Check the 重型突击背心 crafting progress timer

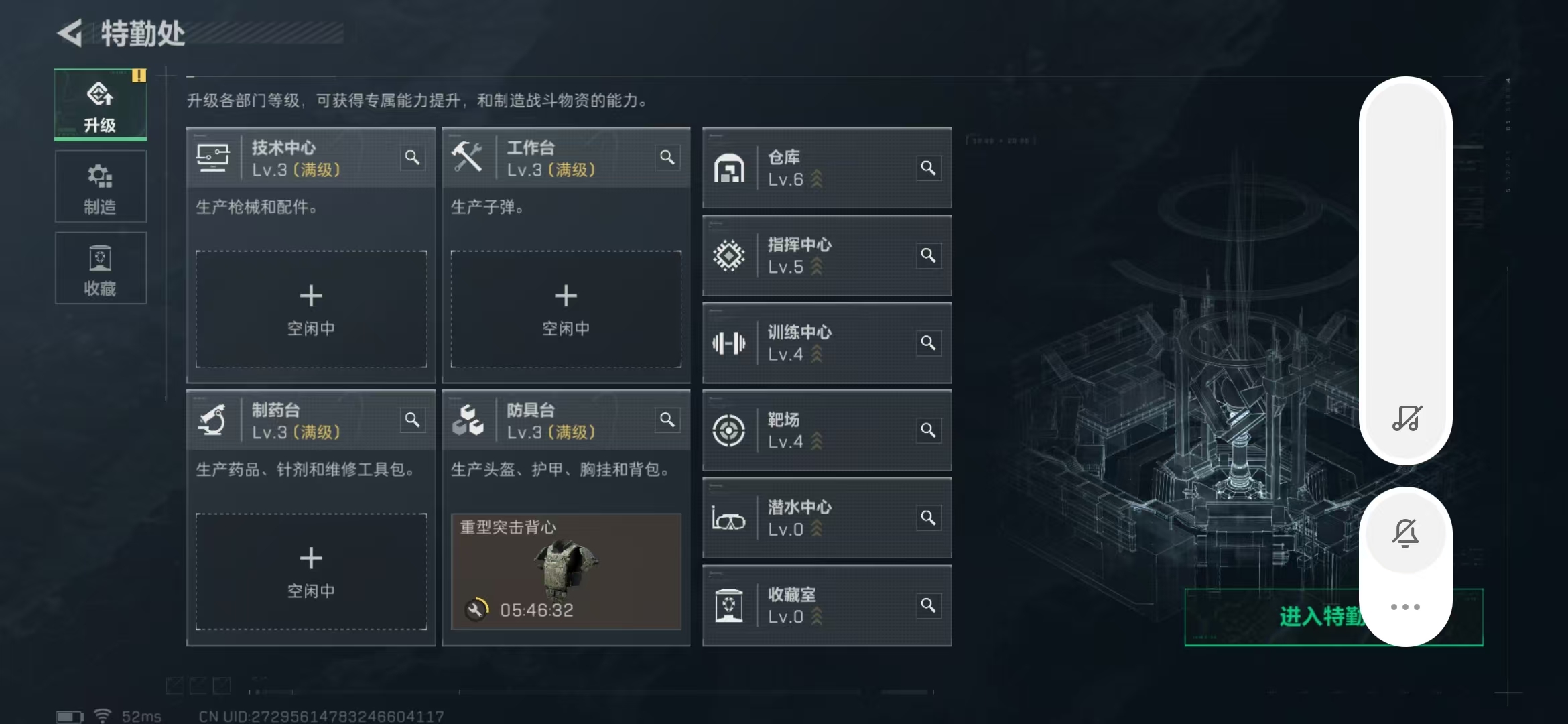(536, 611)
